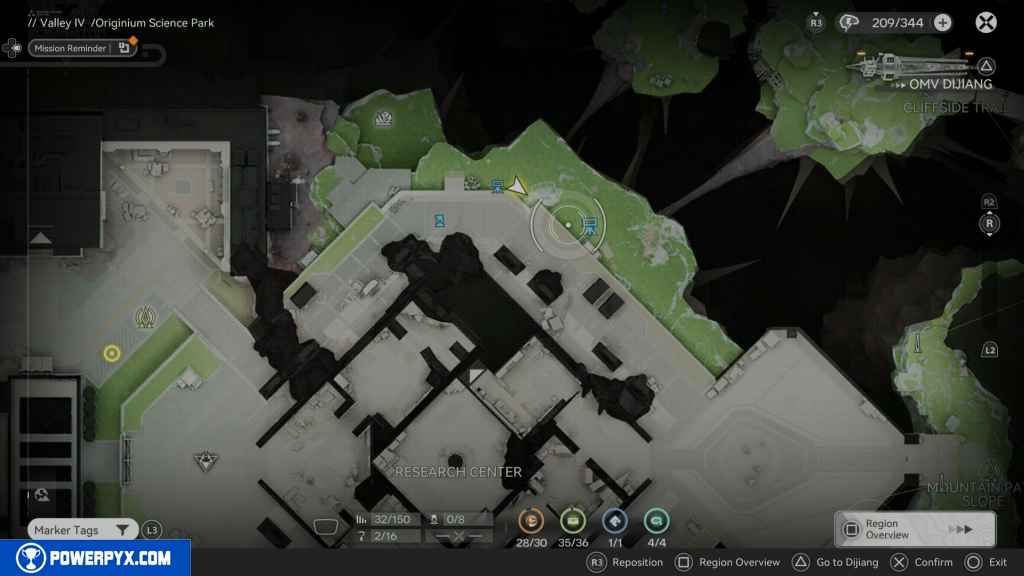
Task: Click the PowerPyx.com watermark logo
Action: pos(95,558)
